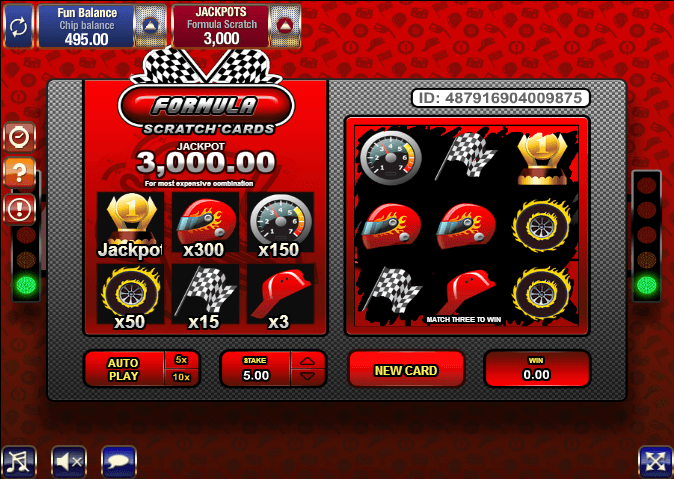Image resolution: width=674 pixels, height=479 pixels.
Task: Scratch the red cap tile on the card
Action: [x=466, y=290]
